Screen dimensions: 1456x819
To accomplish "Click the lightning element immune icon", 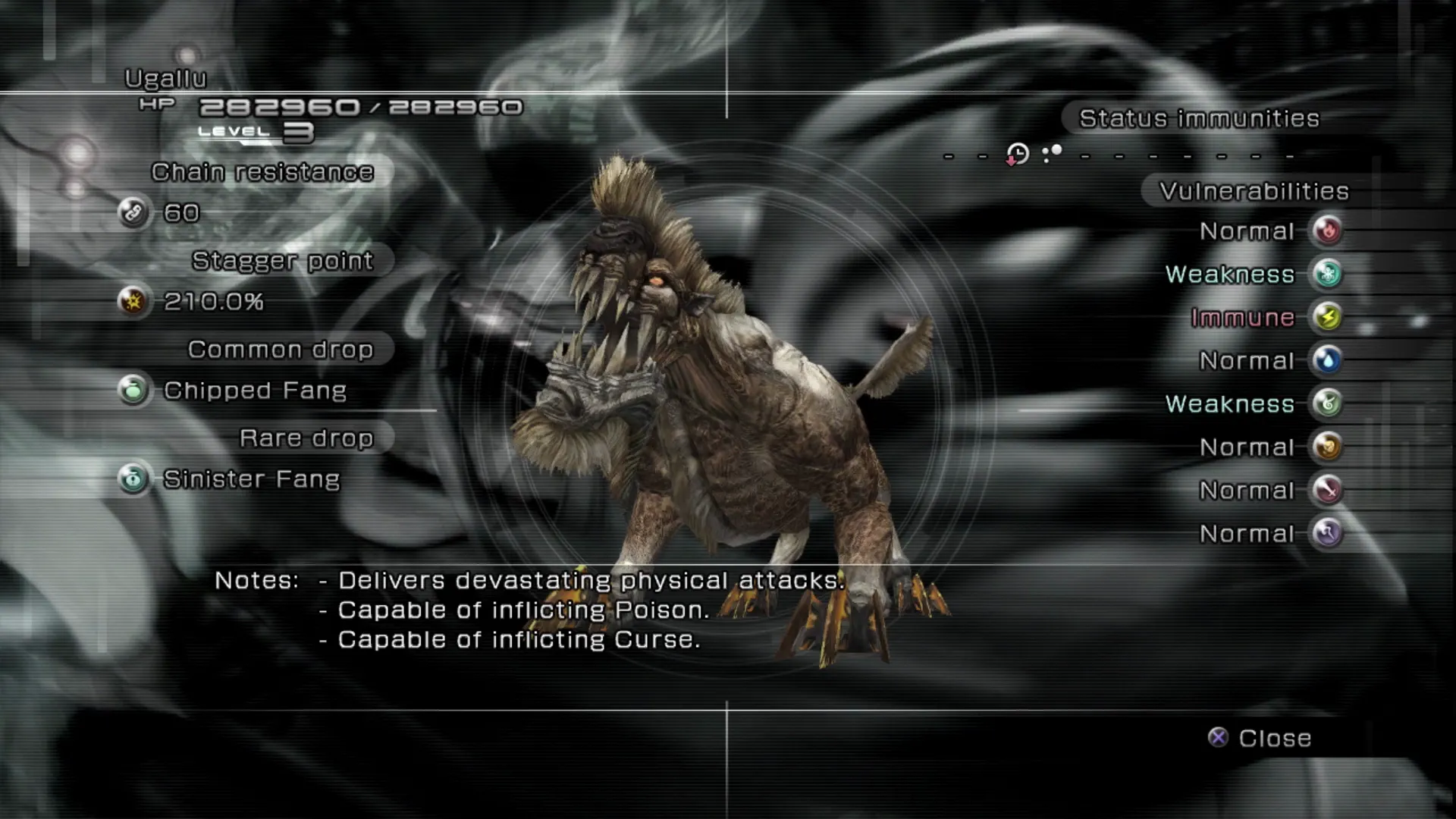I will [1328, 317].
